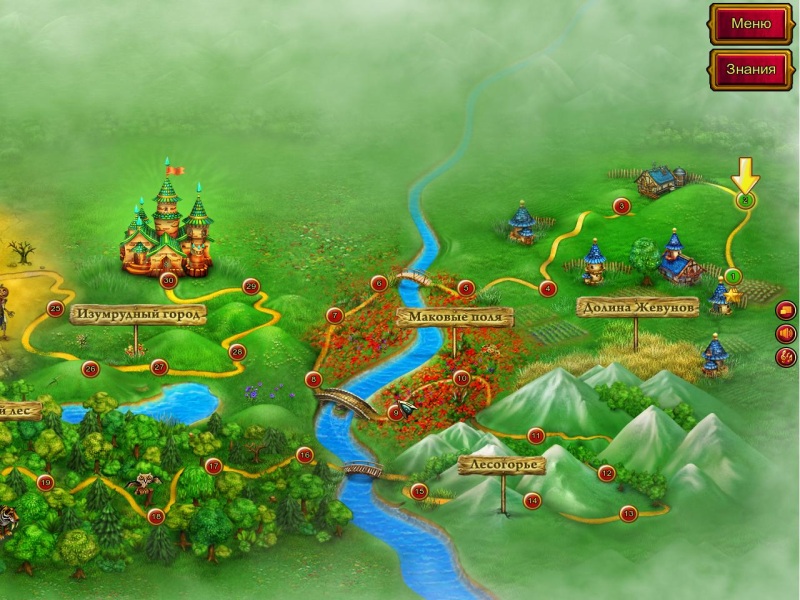Viewport: 800px width, 600px height.
Task: Select level 17 in the forest
Action: click(213, 466)
